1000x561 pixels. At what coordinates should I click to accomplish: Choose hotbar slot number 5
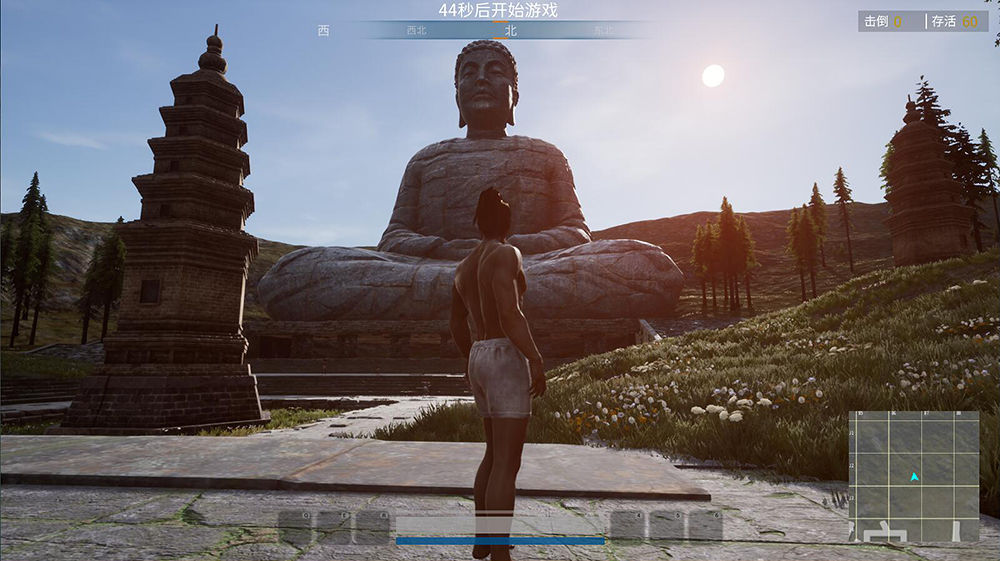tap(667, 527)
